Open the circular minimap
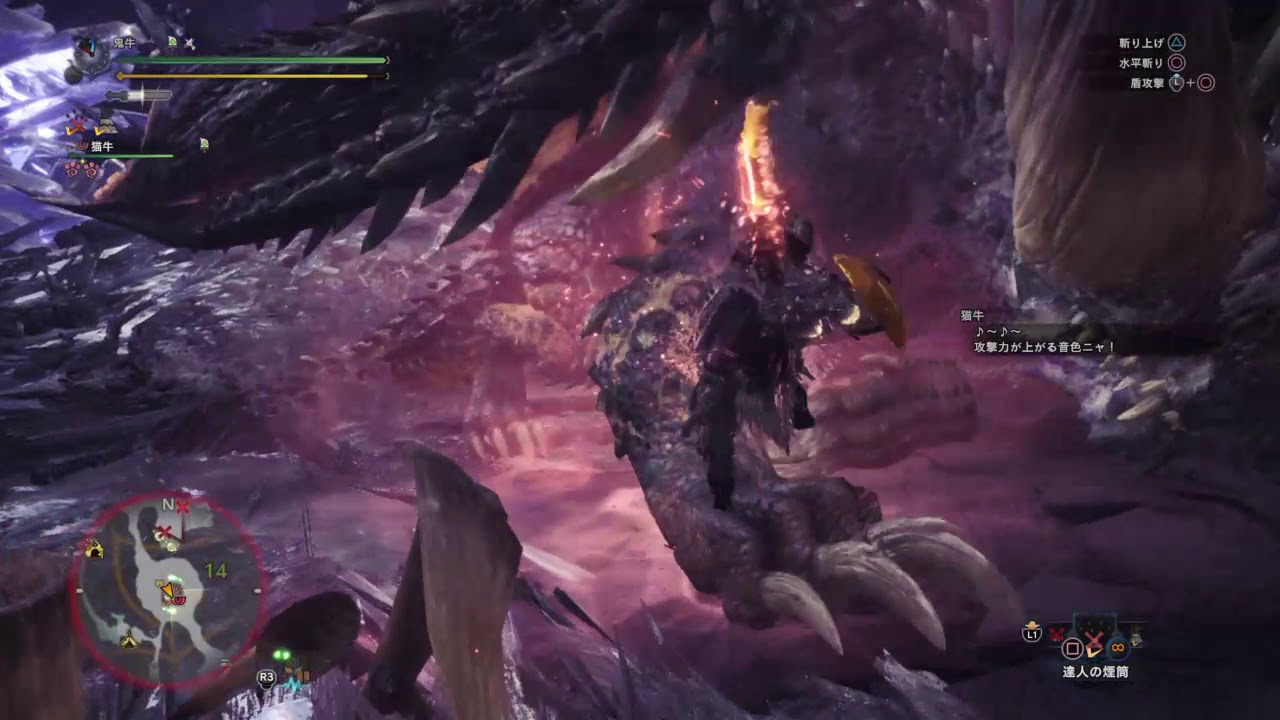 [169, 592]
